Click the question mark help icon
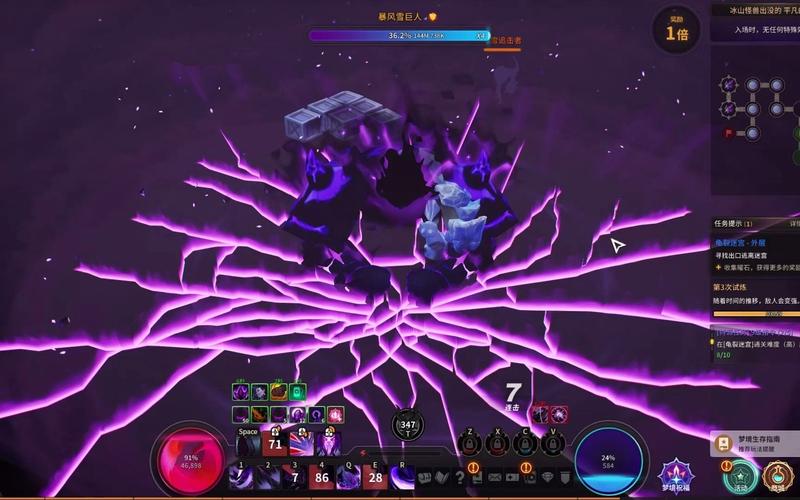Screen dimensions: 800x500 (459, 479)
